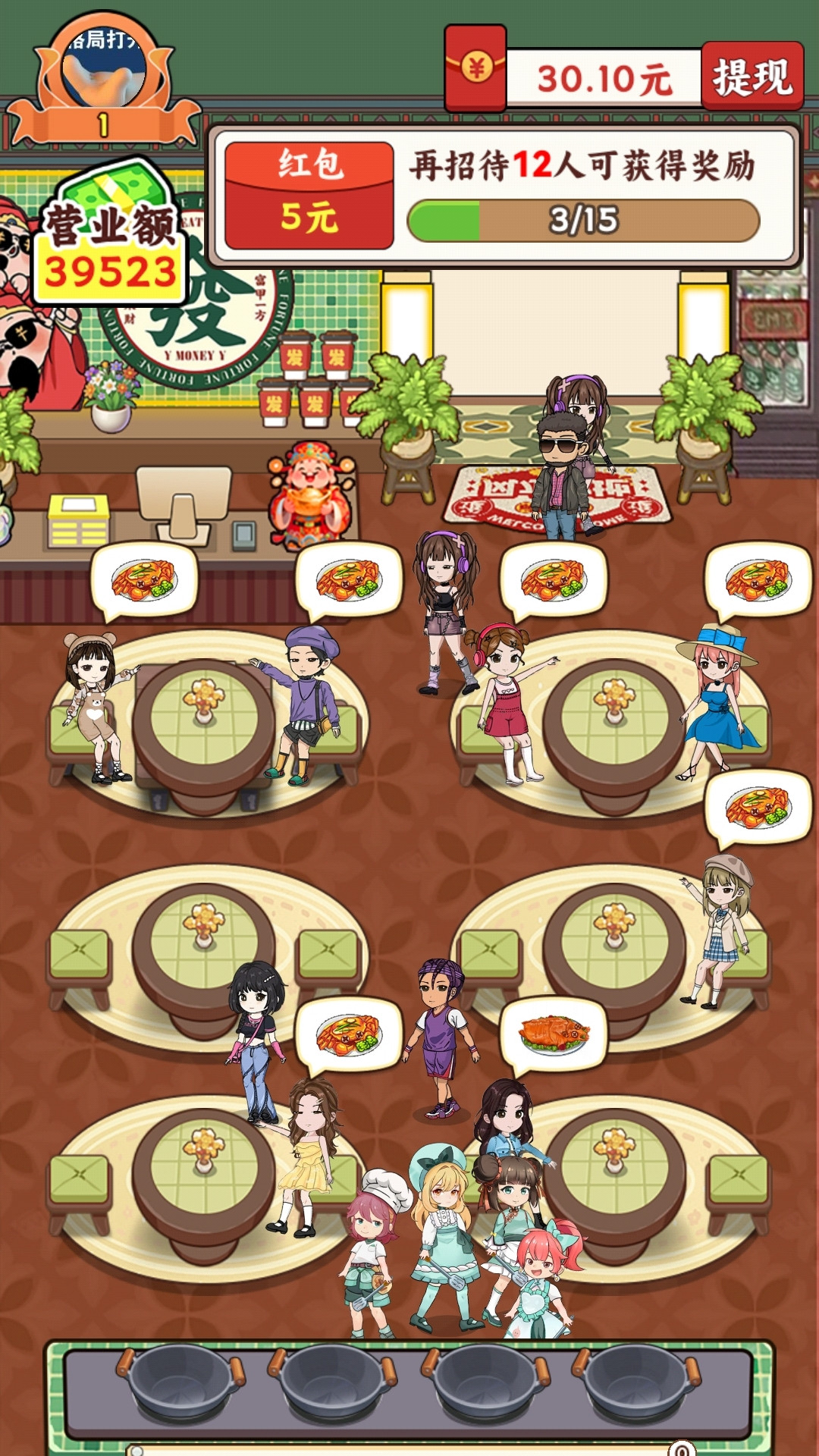Select the roast duck order bubble
The width and height of the screenshot is (819, 1456).
coord(554,1034)
